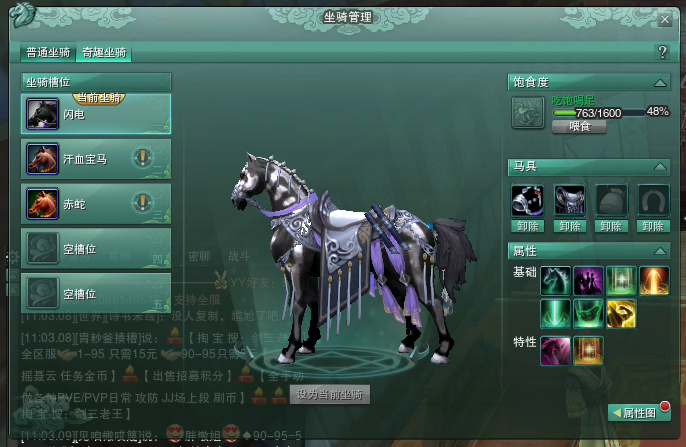This screenshot has width=686, height=447.
Task: Select the 赤蛇 mount slot
Action: pos(96,203)
